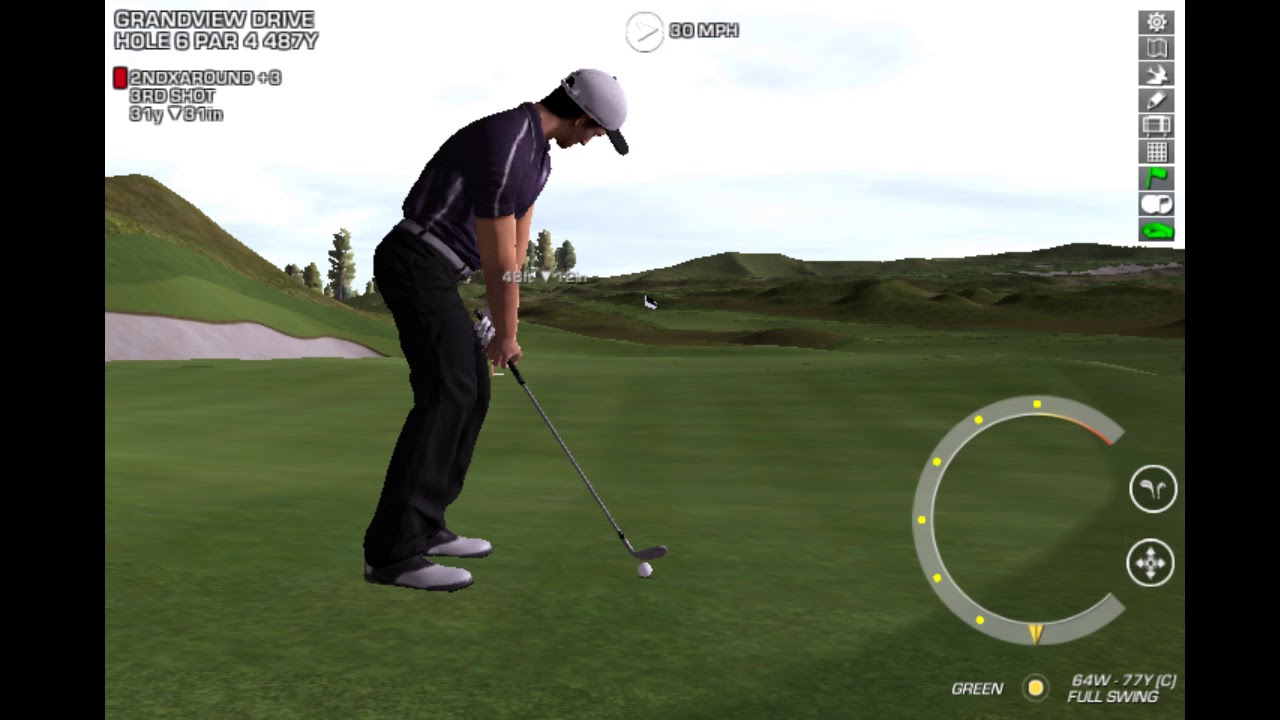Image resolution: width=1280 pixels, height=720 pixels.
Task: Click the bird icon button
Action: click(x=1156, y=74)
